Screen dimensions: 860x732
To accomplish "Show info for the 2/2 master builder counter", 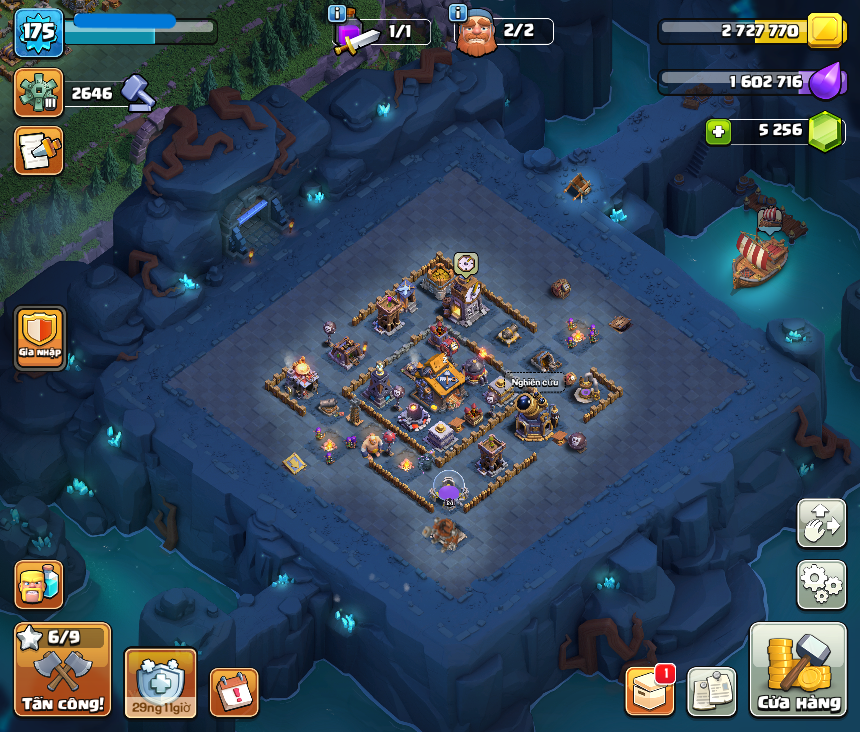I will (458, 13).
